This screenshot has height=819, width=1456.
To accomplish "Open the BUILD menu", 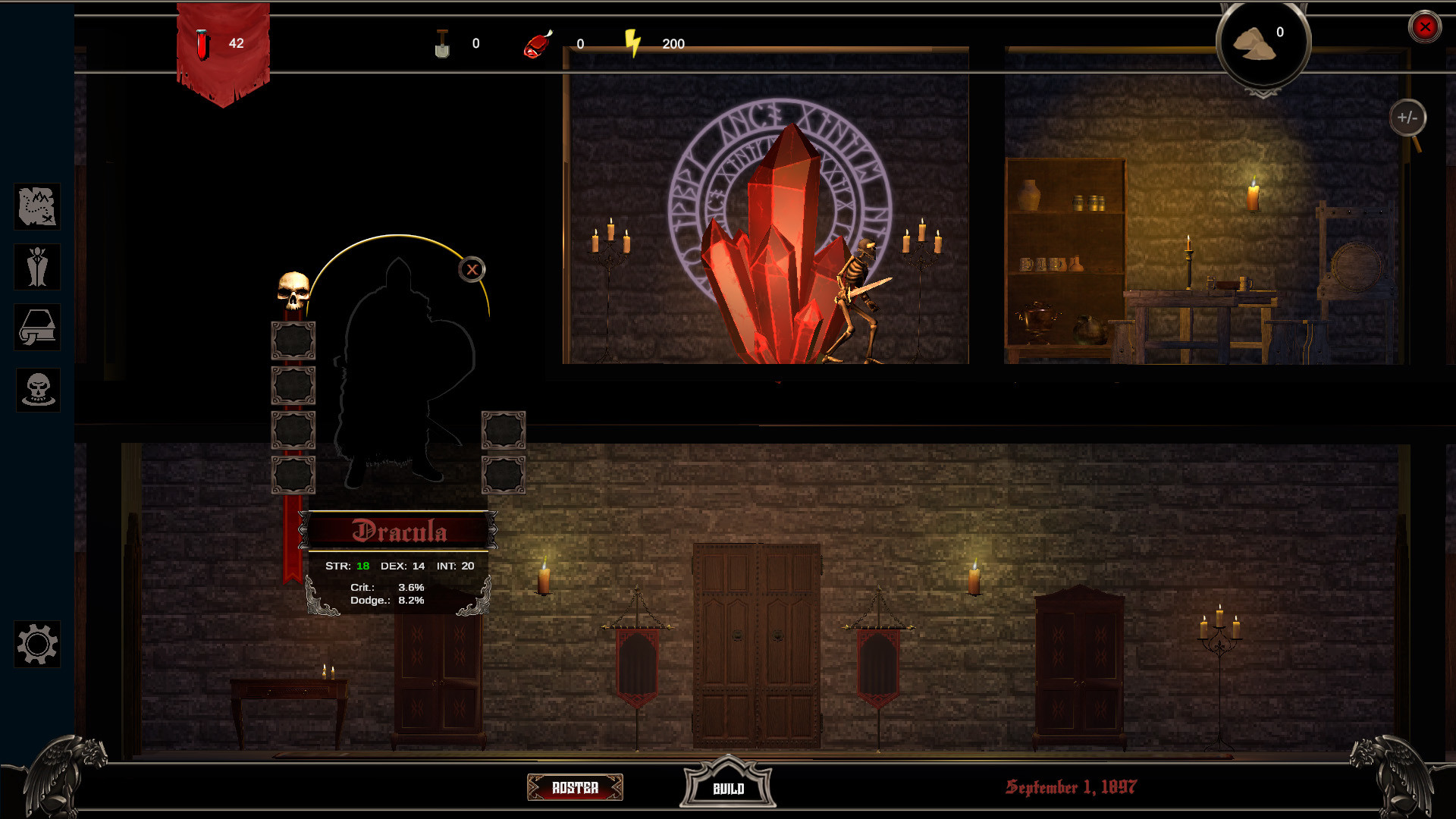I will click(x=728, y=788).
